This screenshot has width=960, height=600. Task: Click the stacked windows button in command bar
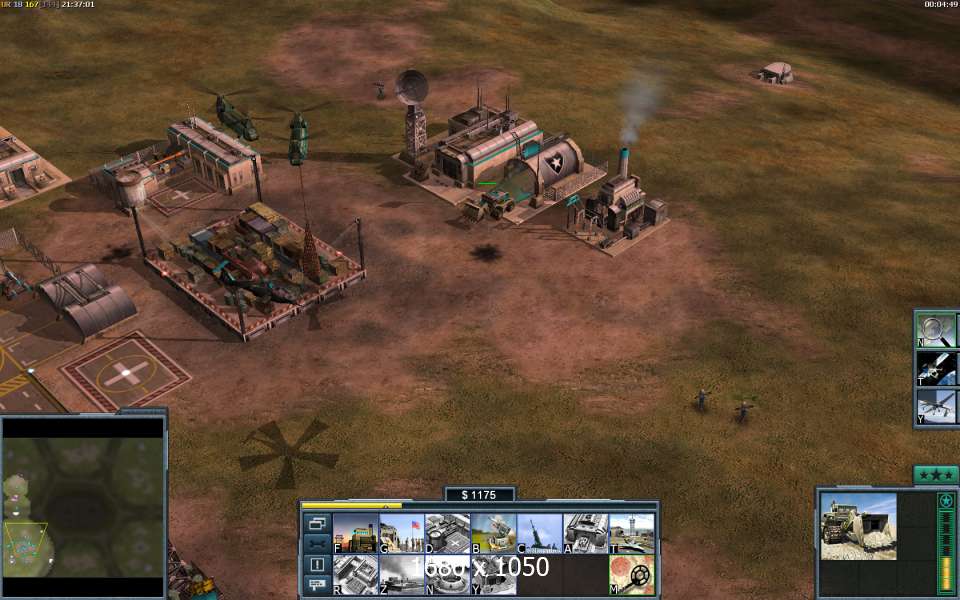pyautogui.click(x=317, y=523)
